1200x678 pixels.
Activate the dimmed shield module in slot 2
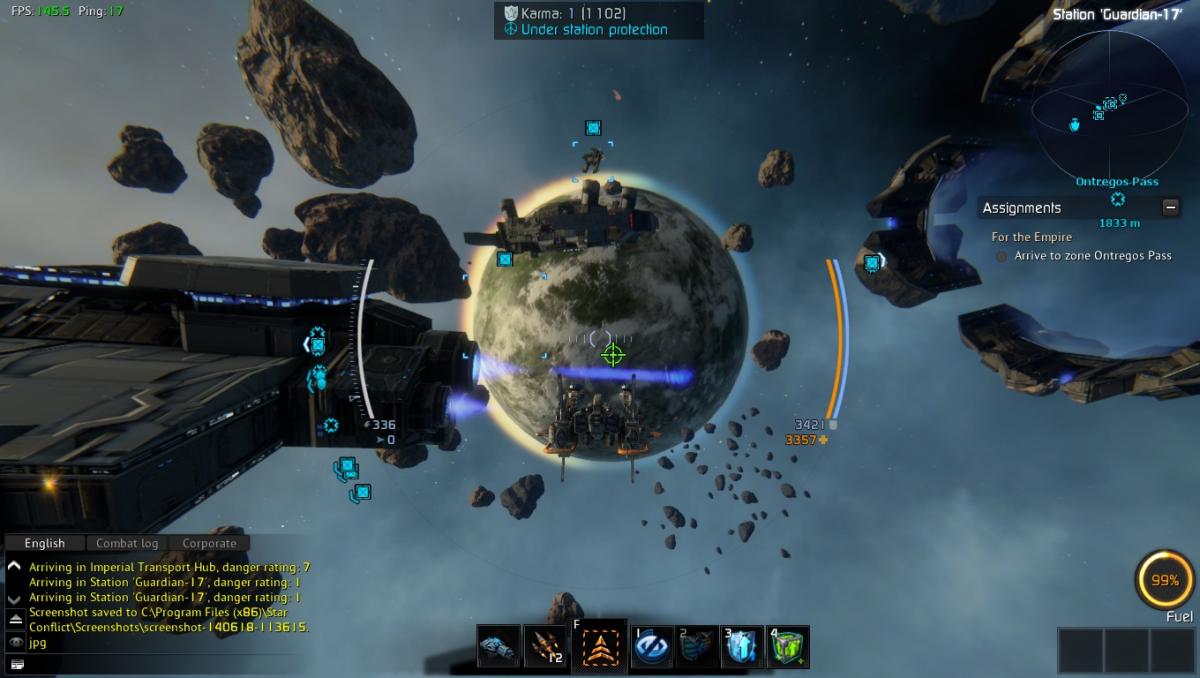(x=698, y=647)
